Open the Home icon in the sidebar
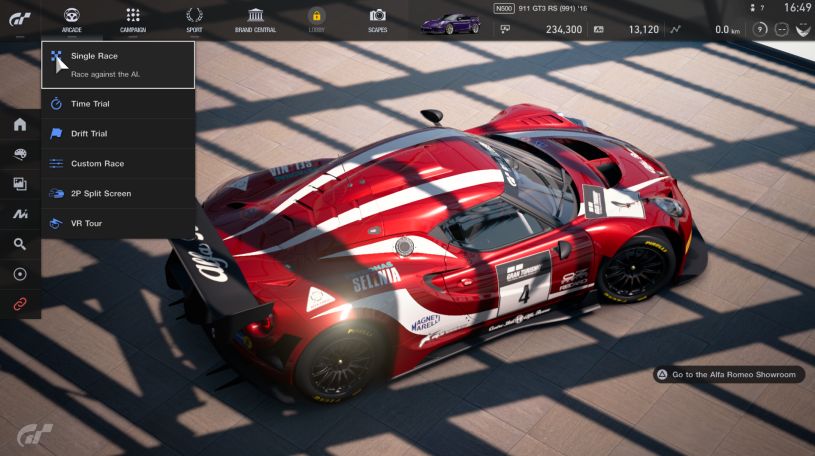Viewport: 815px width, 456px height. tap(20, 125)
